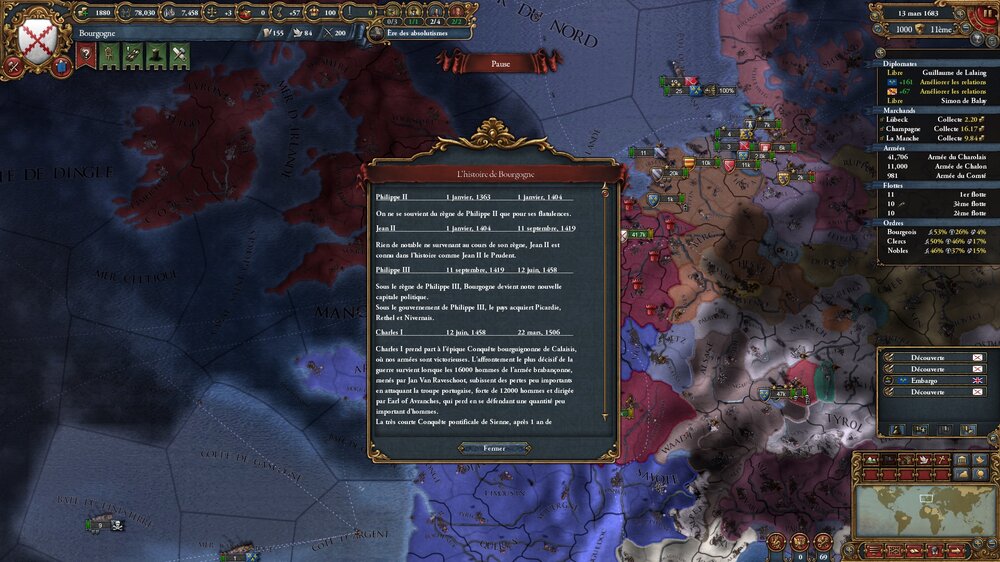Image resolution: width=1000 pixels, height=562 pixels.
Task: Open the Ère des absolutismes age panel
Action: 417,32
